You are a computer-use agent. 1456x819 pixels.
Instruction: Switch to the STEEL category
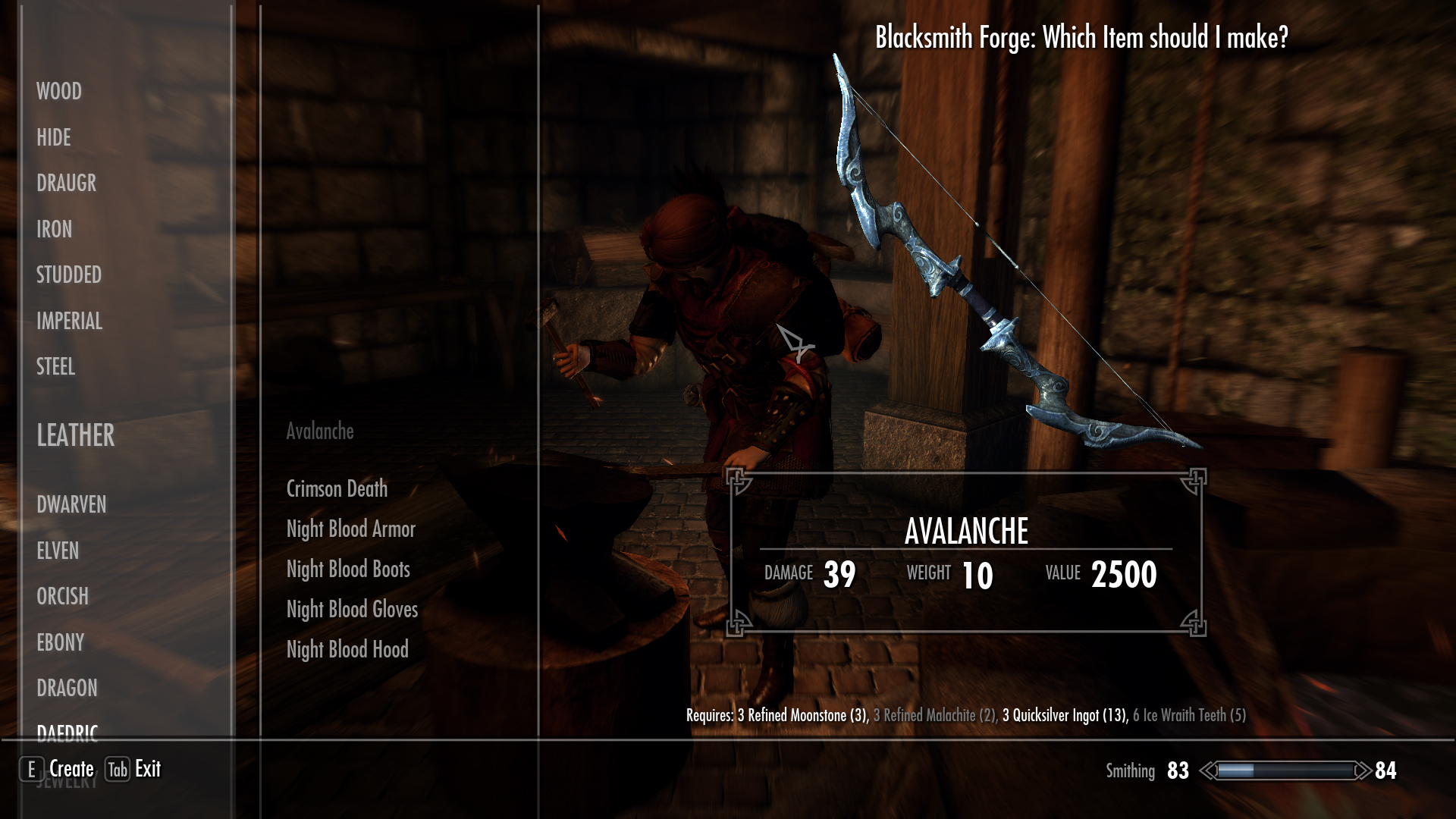click(56, 367)
